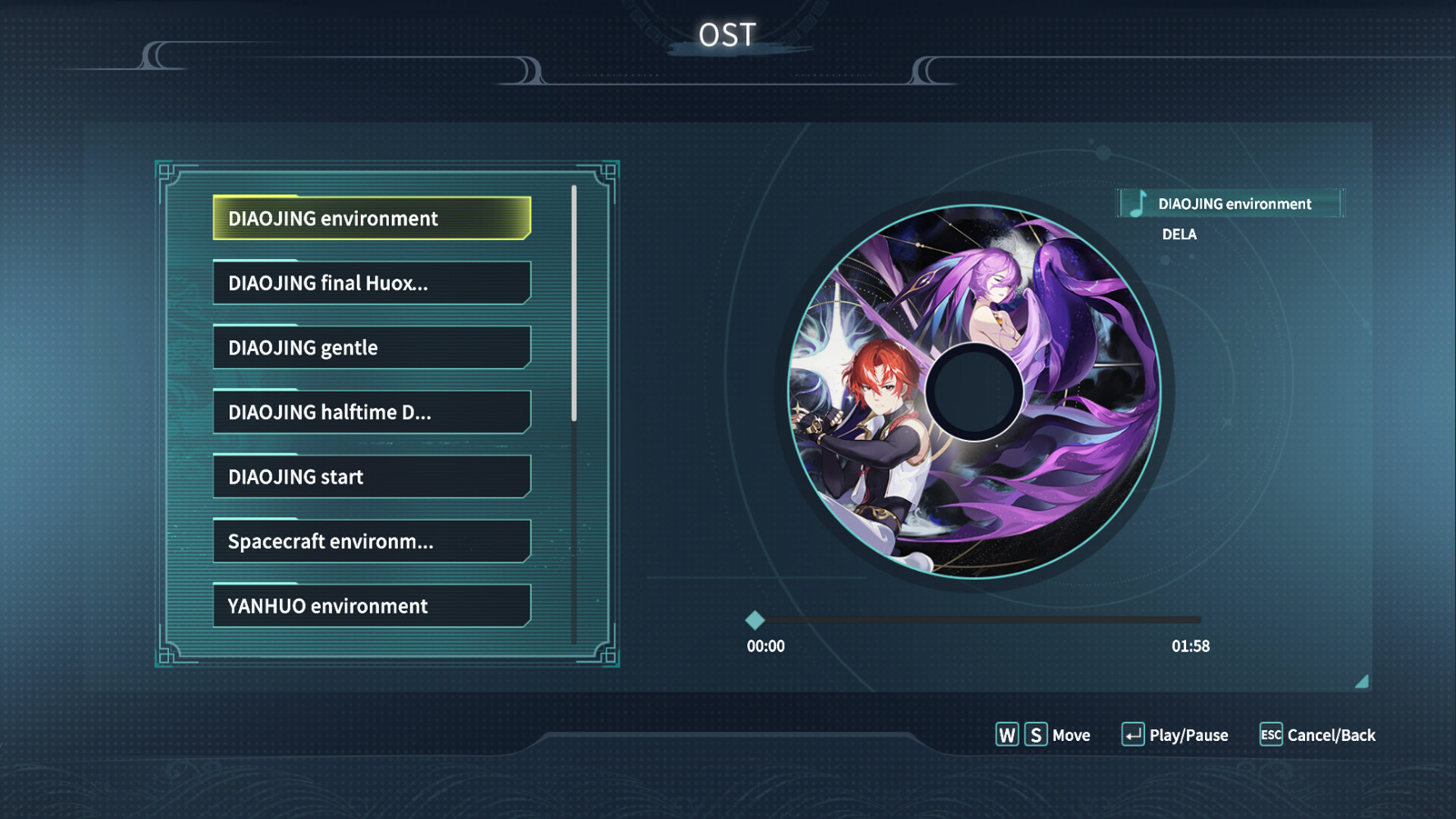Choose the Spacecraft environm... track
Image resolution: width=1456 pixels, height=819 pixels.
pyautogui.click(x=372, y=541)
